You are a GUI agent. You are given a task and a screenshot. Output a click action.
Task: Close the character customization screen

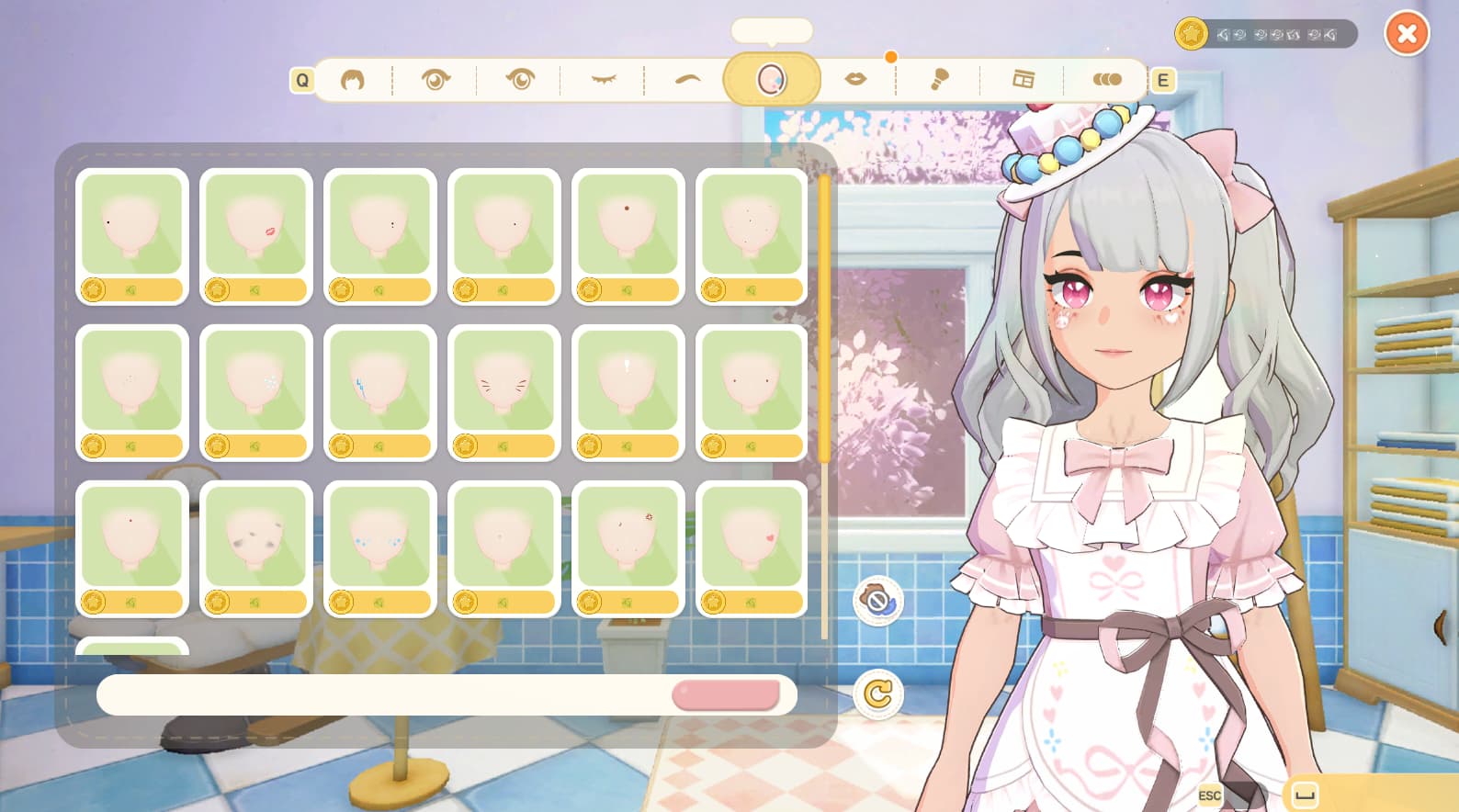pos(1406,35)
